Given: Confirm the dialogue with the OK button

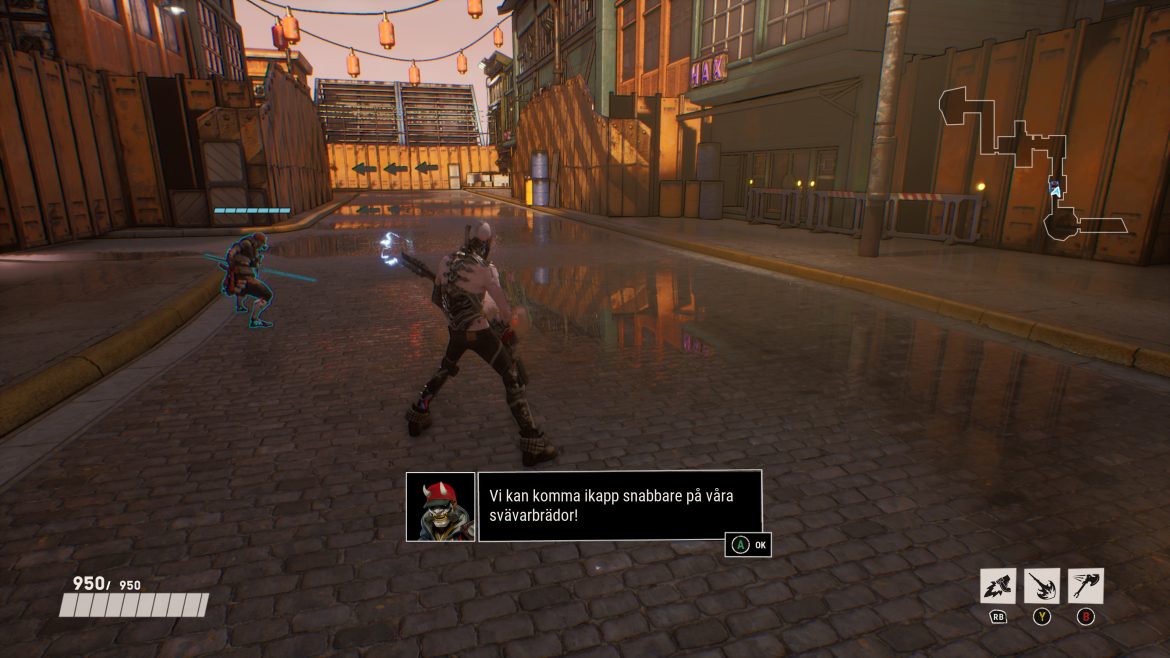Looking at the screenshot, I should (x=749, y=545).
